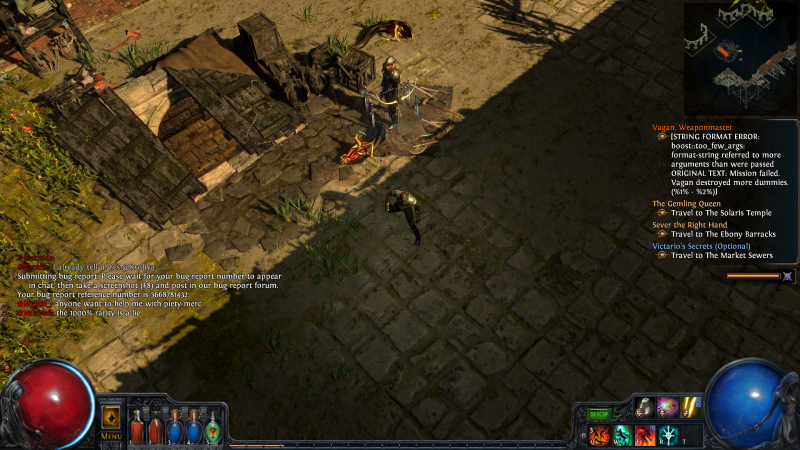The image size is (800, 450).
Task: Open The Gemling Queen quest entry
Action: [686, 203]
